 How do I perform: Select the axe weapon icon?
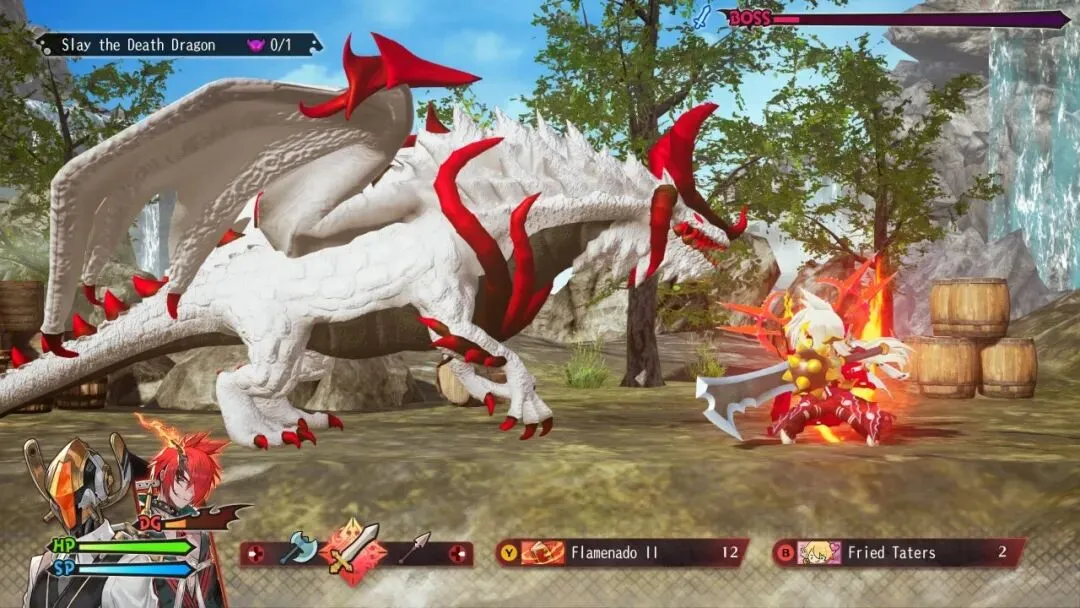click(299, 548)
